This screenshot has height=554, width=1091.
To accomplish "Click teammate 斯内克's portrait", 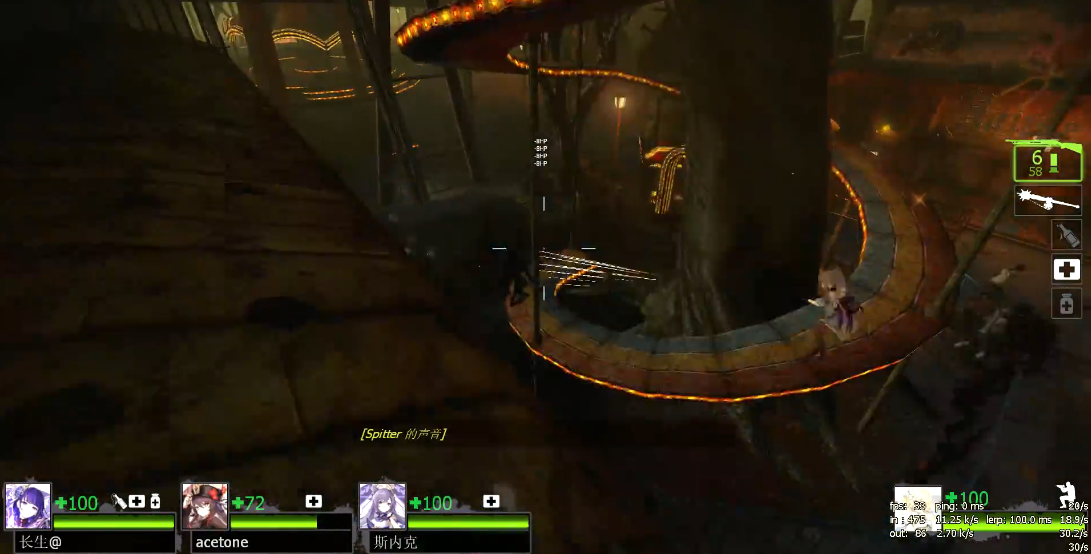I will point(382,506).
